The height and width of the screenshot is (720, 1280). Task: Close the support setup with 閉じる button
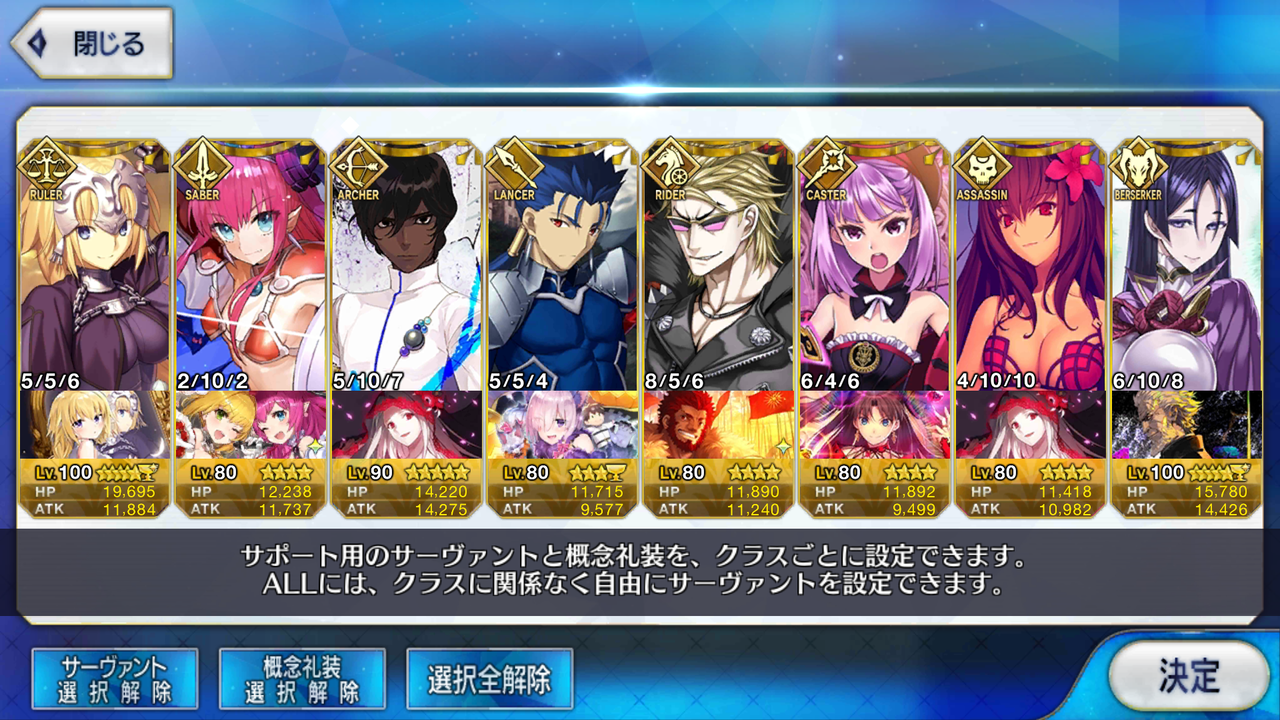[92, 44]
